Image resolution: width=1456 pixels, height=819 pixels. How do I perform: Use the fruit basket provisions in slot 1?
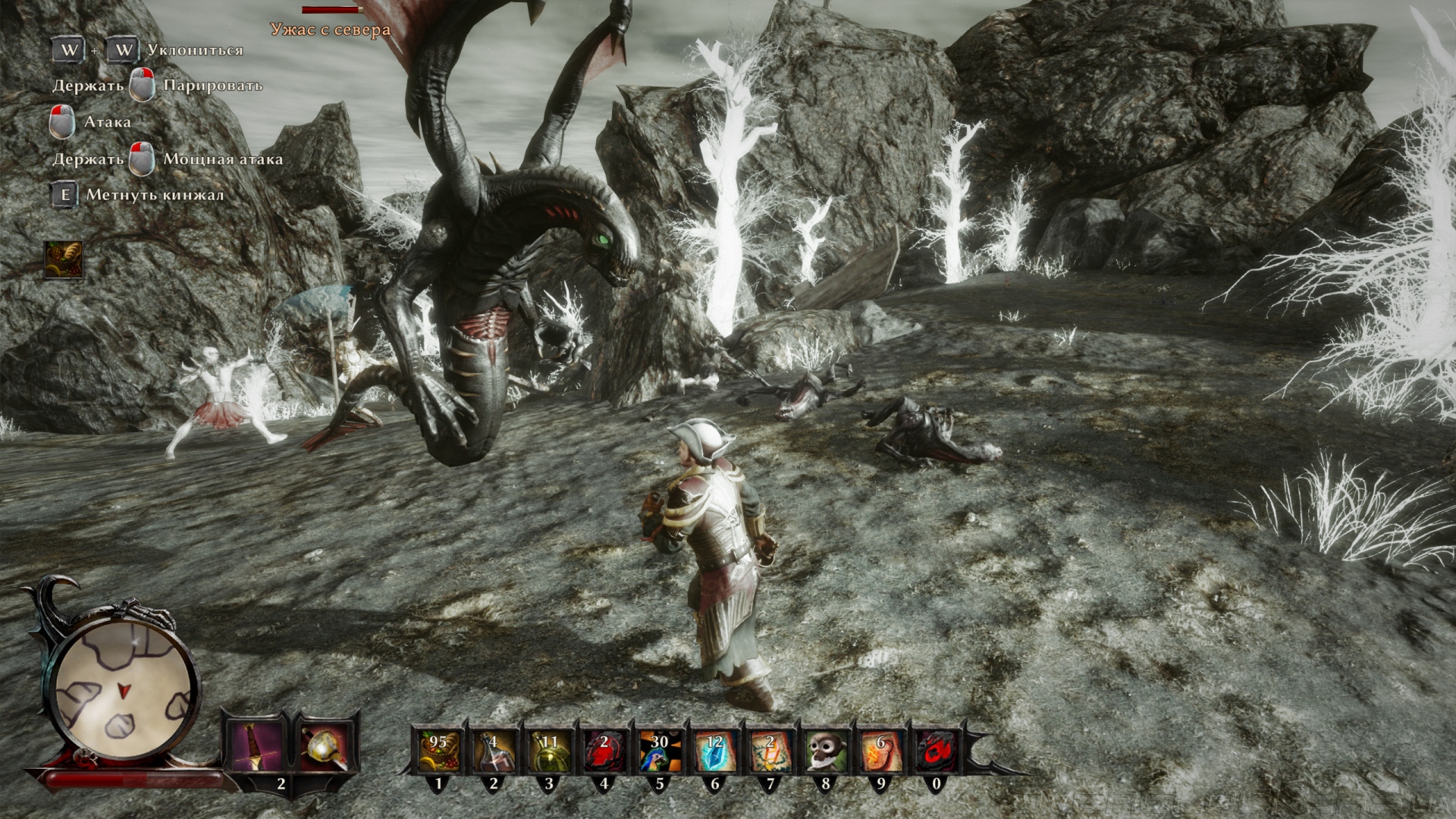[438, 751]
